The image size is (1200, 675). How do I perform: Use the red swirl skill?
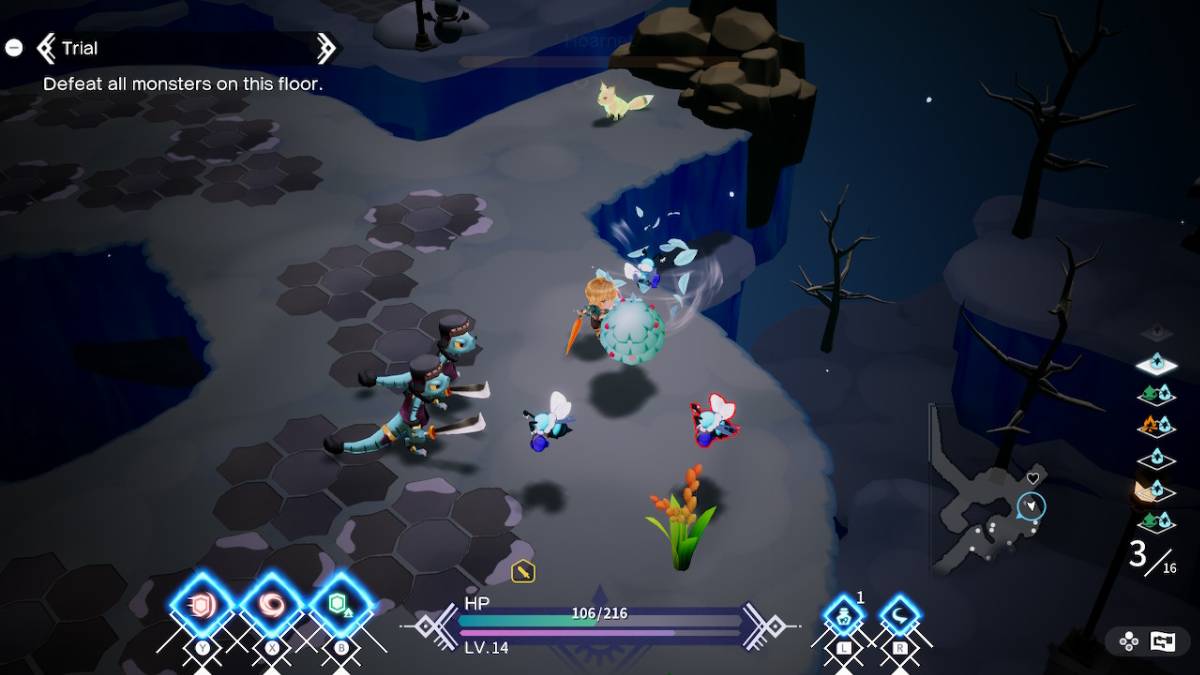(271, 607)
